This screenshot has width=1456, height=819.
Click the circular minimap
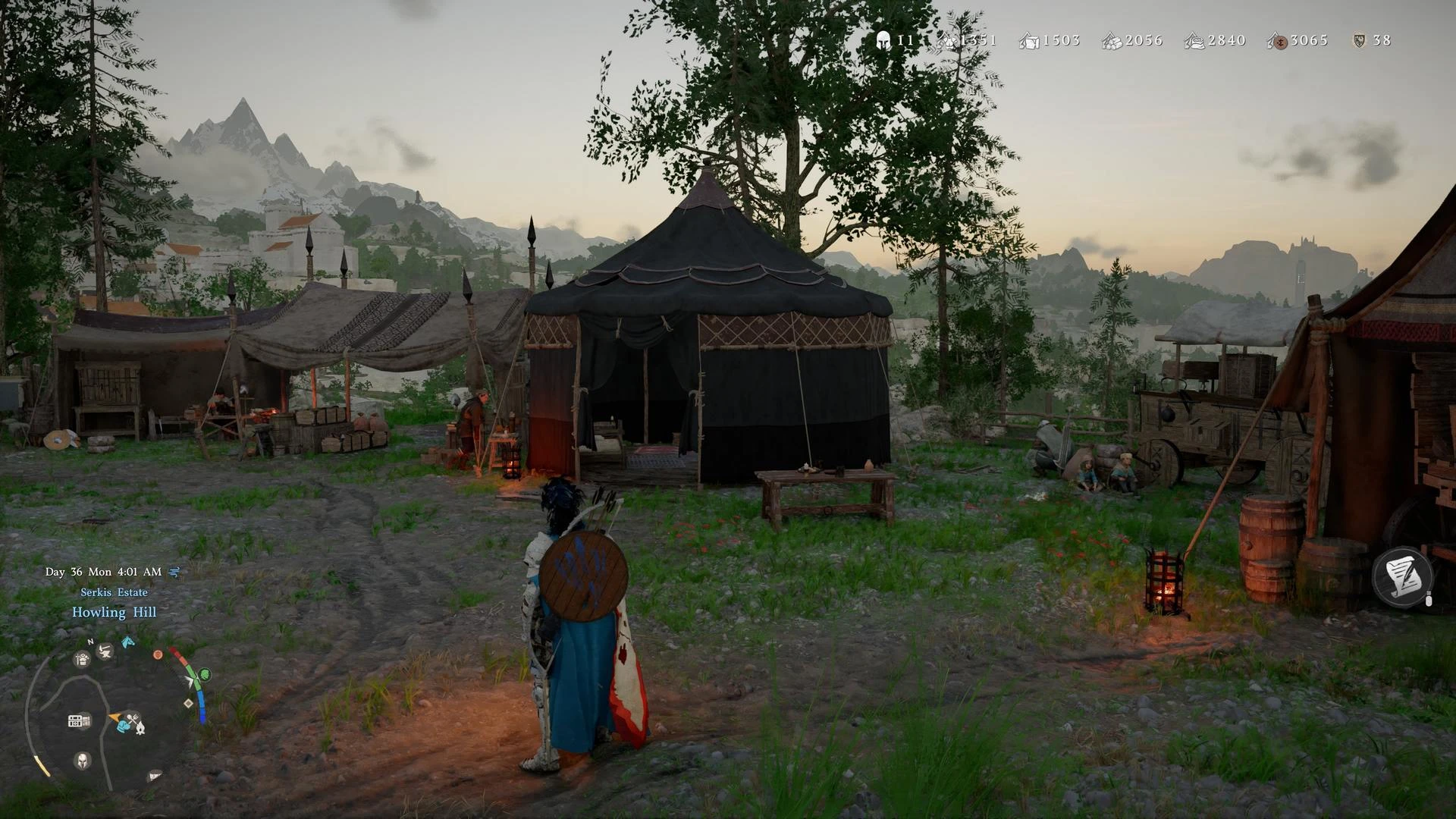click(x=114, y=713)
